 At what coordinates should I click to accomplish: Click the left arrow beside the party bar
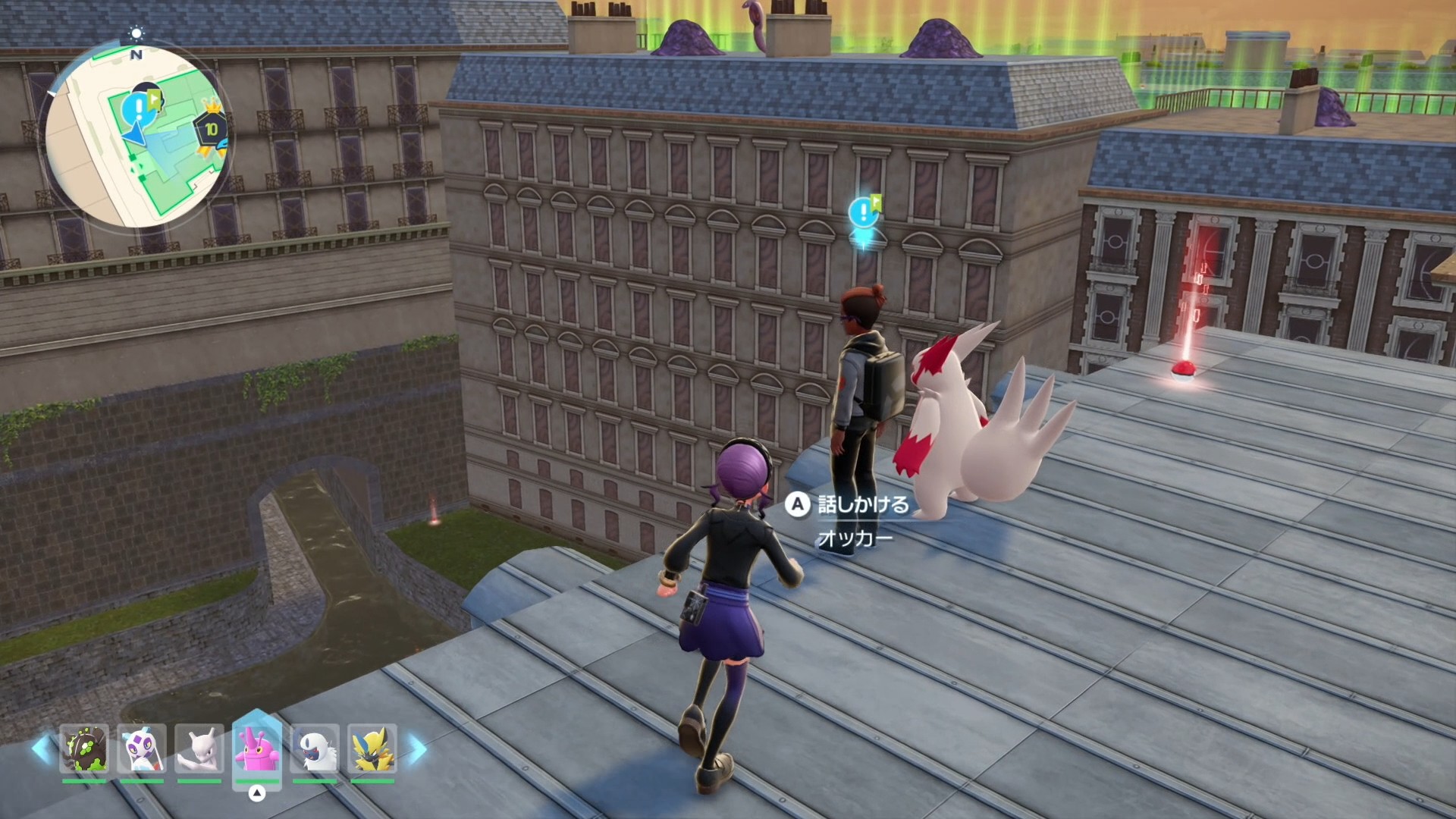pyautogui.click(x=42, y=749)
